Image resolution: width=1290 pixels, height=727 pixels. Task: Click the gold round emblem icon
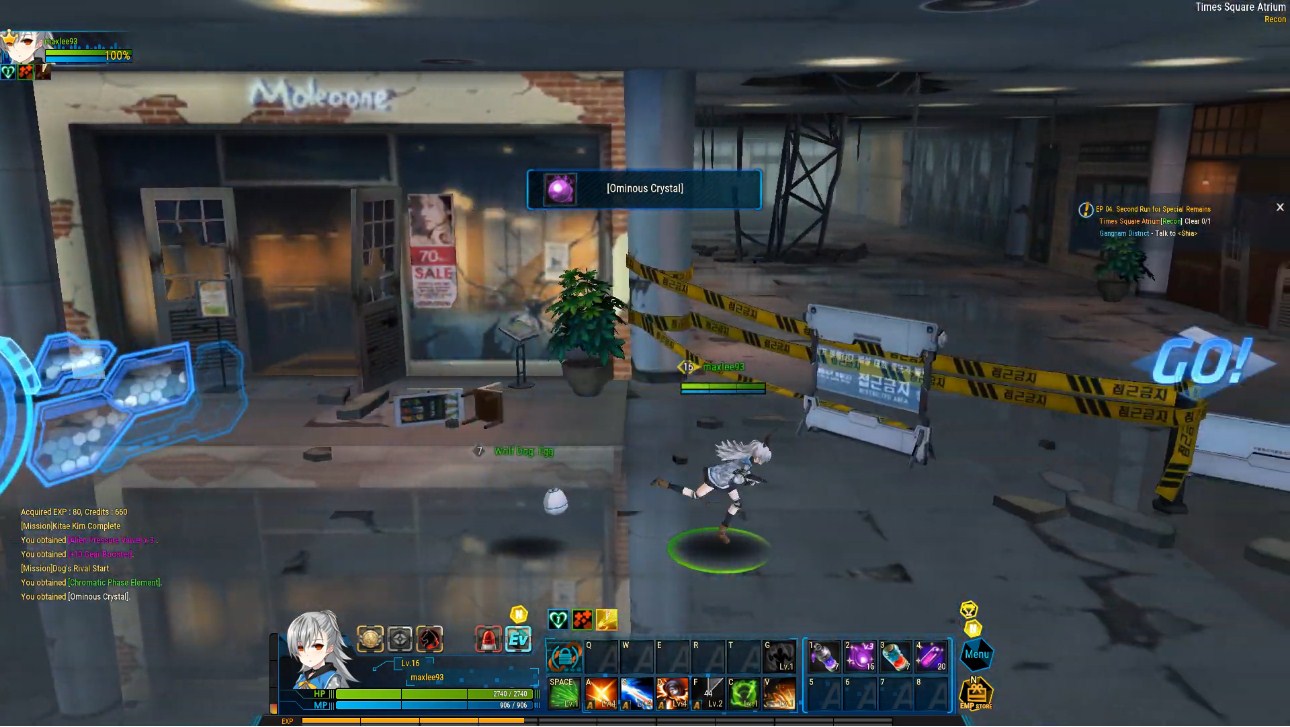pos(371,639)
